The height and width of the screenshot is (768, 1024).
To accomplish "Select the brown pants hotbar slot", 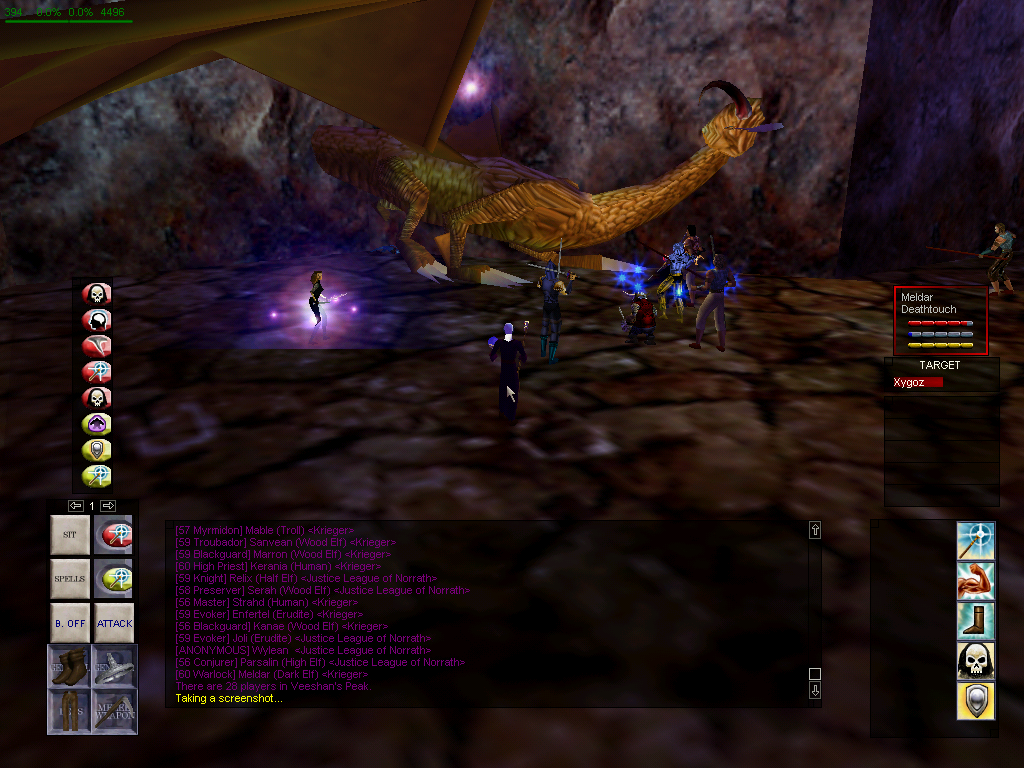I will click(70, 710).
